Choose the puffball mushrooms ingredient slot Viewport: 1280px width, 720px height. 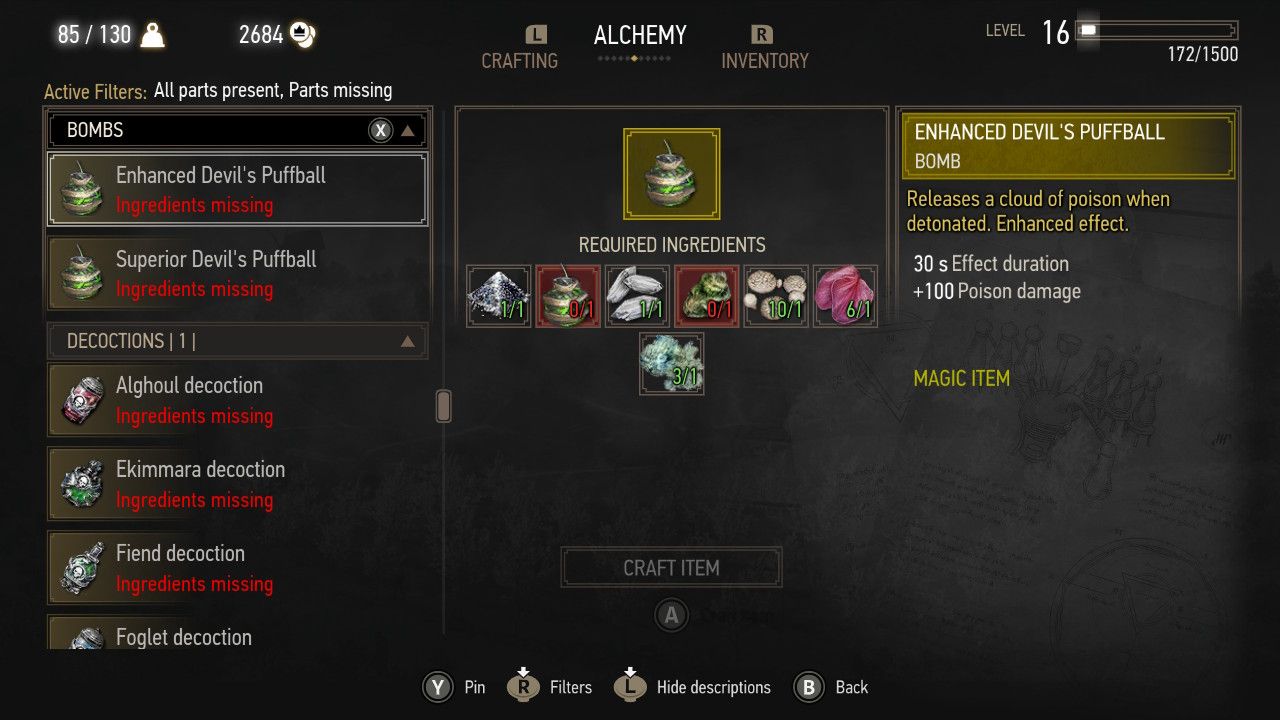coord(776,296)
